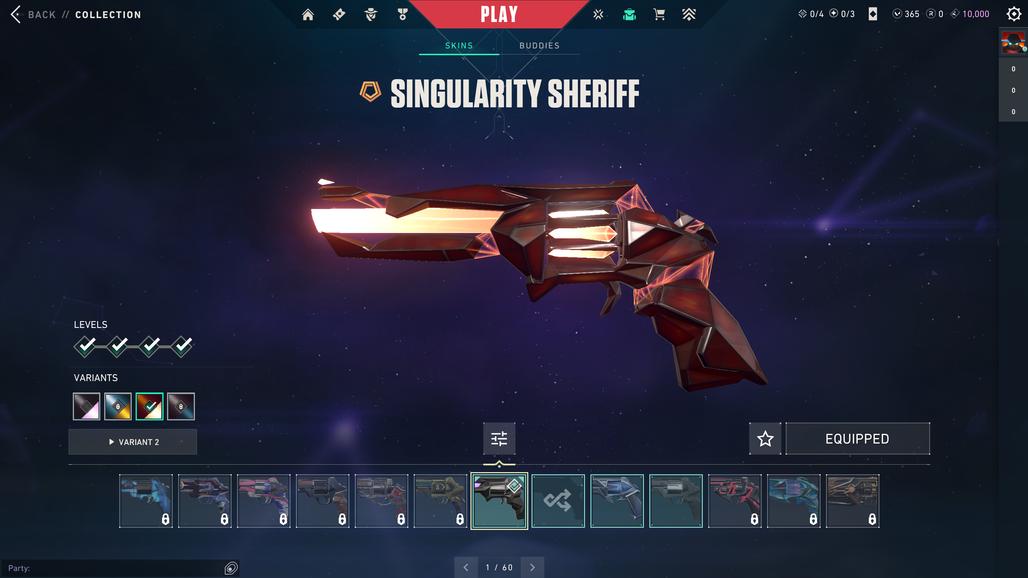Play the Variant 2 preview video
This screenshot has height=578, width=1028.
pos(133,442)
